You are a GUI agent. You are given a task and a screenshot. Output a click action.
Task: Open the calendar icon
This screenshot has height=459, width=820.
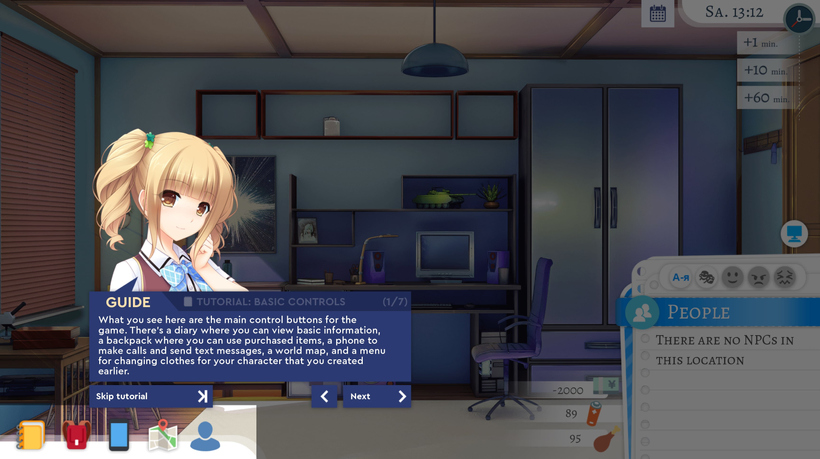(x=657, y=14)
